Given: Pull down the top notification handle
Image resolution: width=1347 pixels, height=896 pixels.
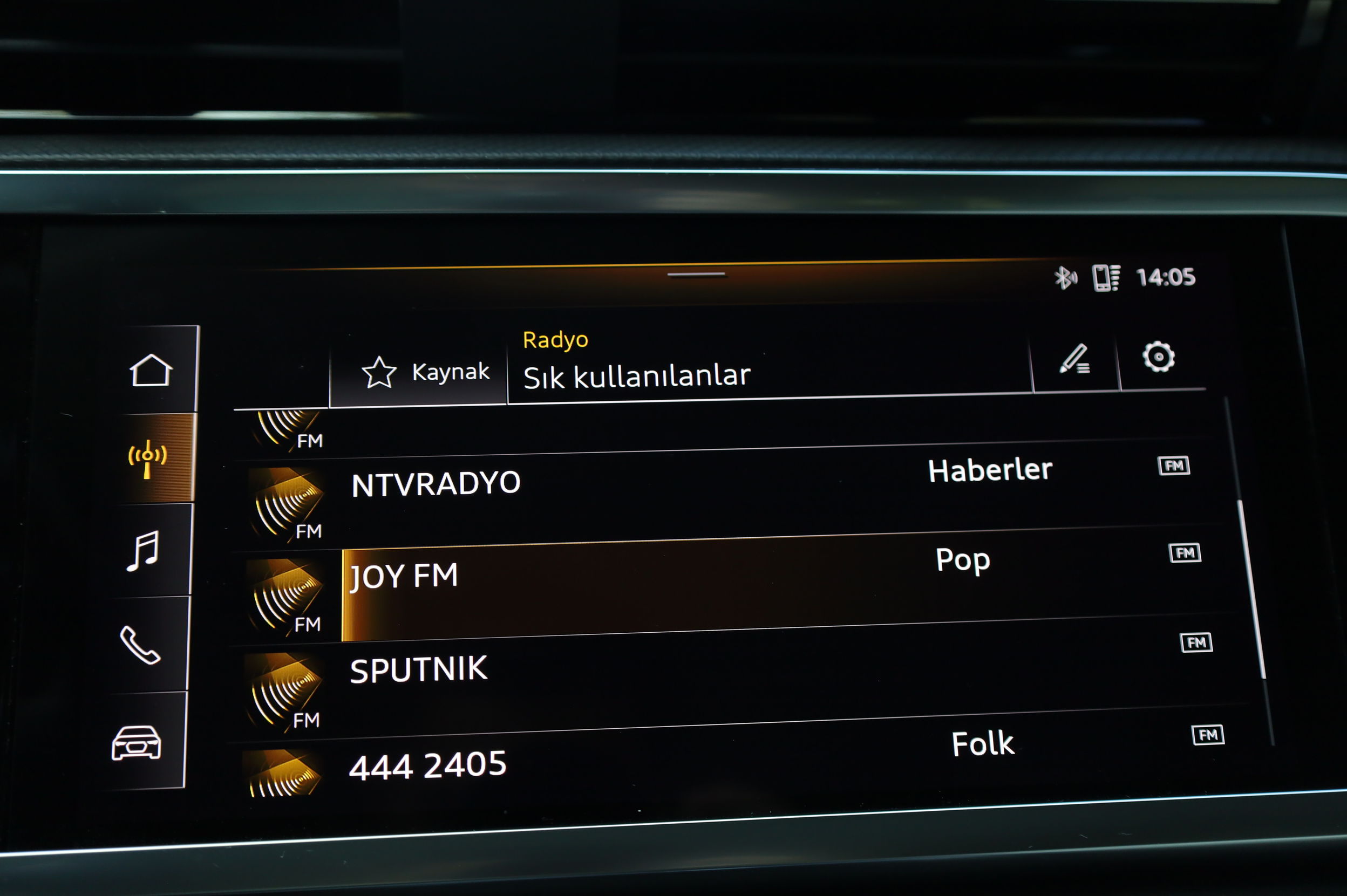Looking at the screenshot, I should [696, 275].
